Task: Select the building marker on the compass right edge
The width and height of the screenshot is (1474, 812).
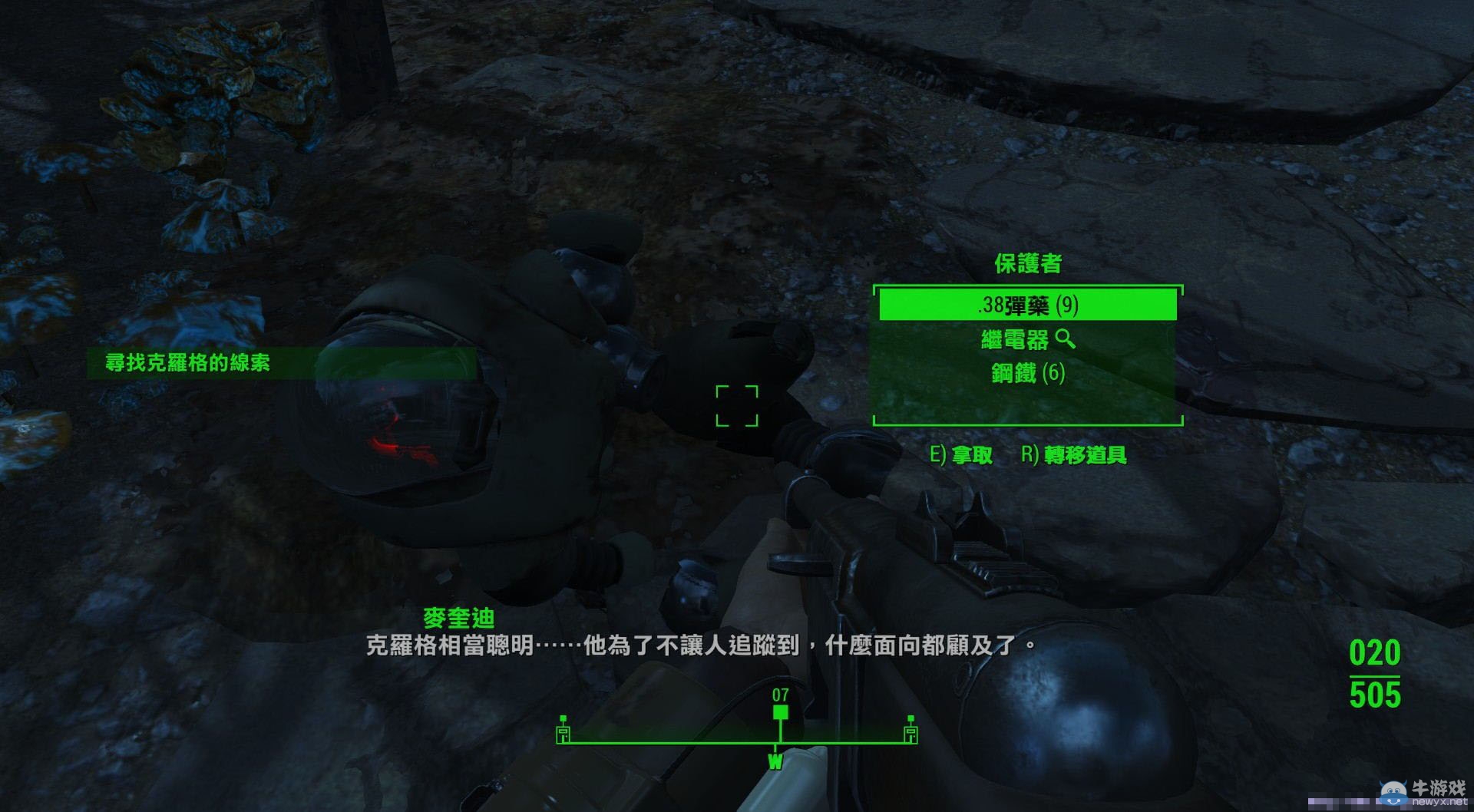Action: [x=911, y=735]
